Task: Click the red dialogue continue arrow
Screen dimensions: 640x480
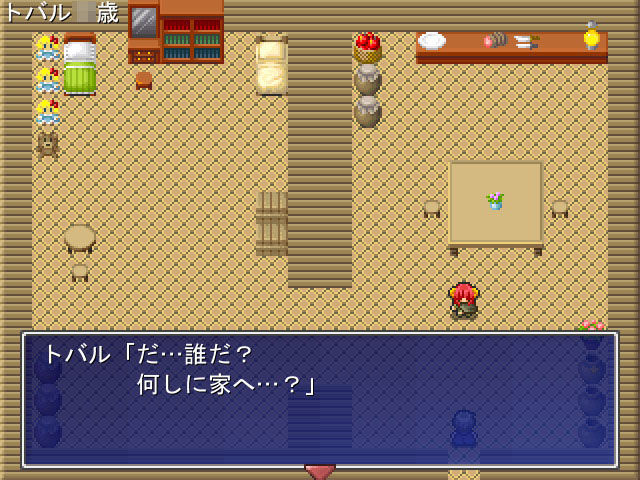Action: 320,471
